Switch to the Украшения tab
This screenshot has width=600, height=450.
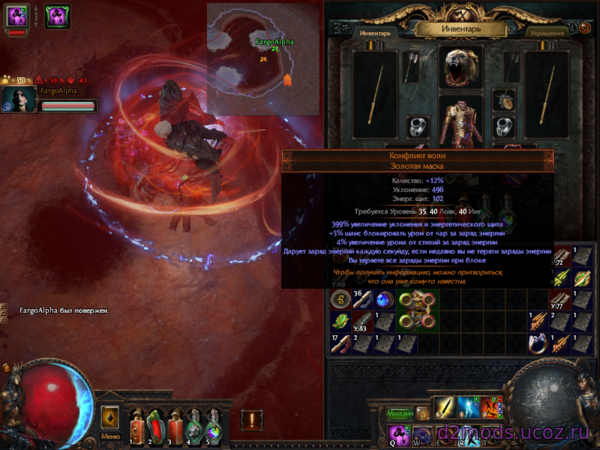[x=549, y=32]
